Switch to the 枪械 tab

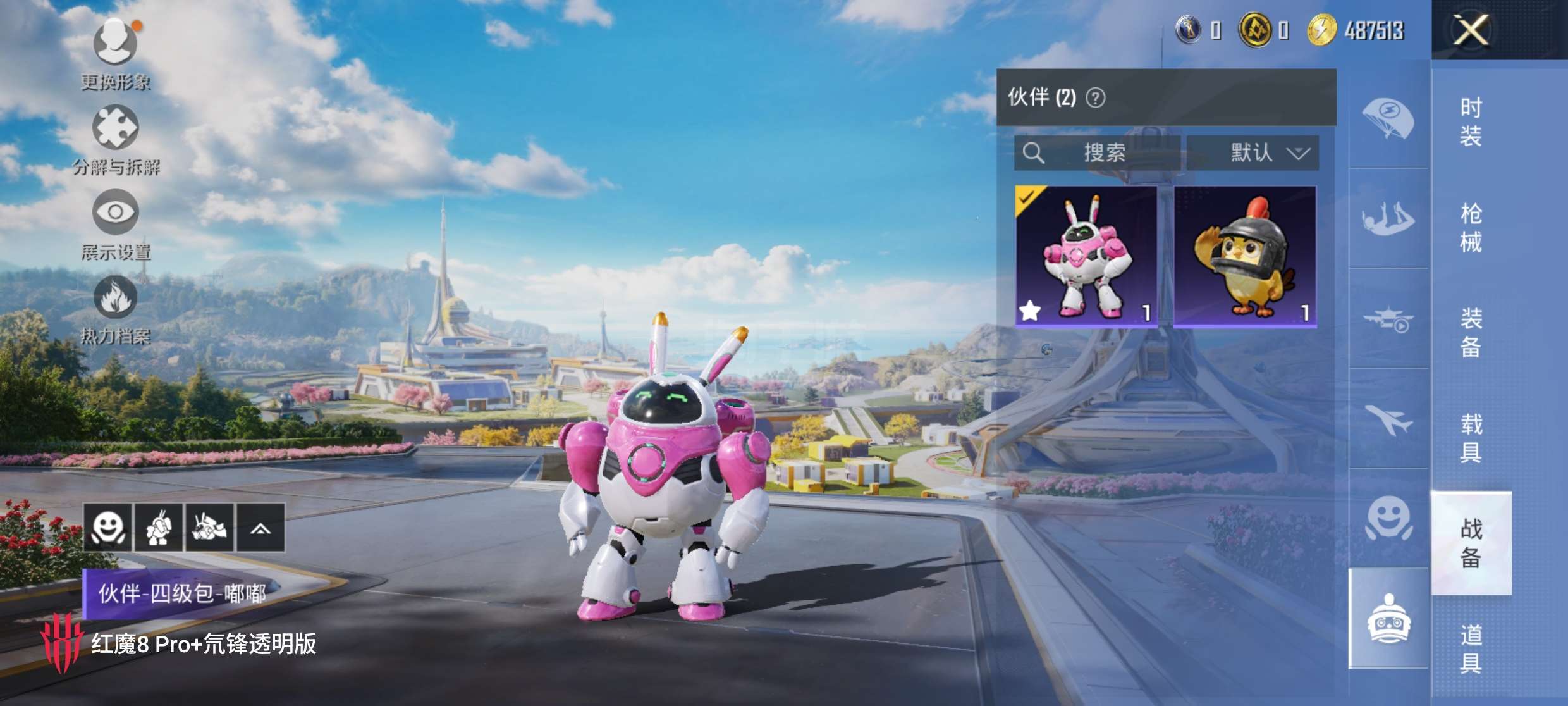[1471, 227]
